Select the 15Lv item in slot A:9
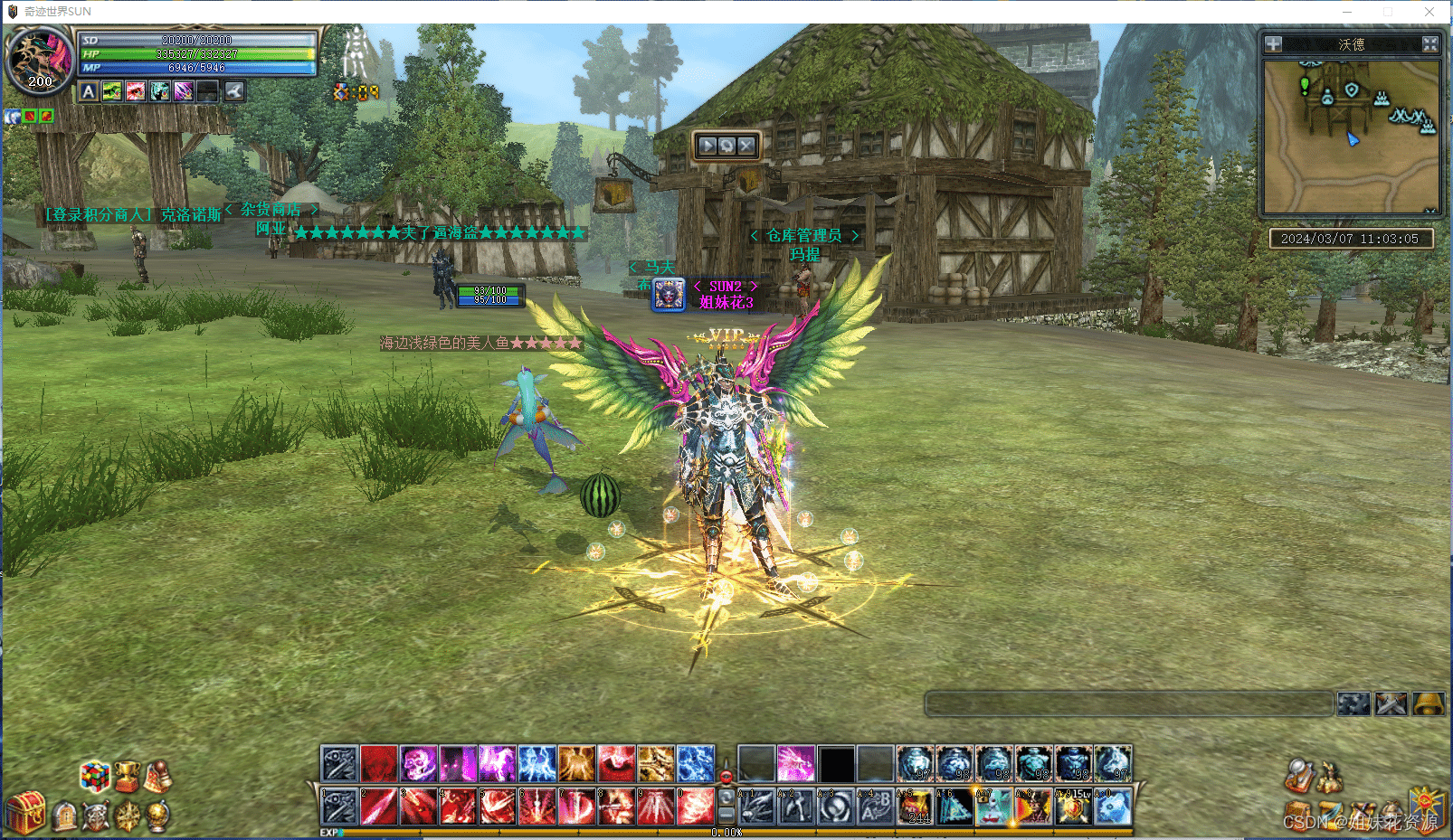 [x=1073, y=807]
